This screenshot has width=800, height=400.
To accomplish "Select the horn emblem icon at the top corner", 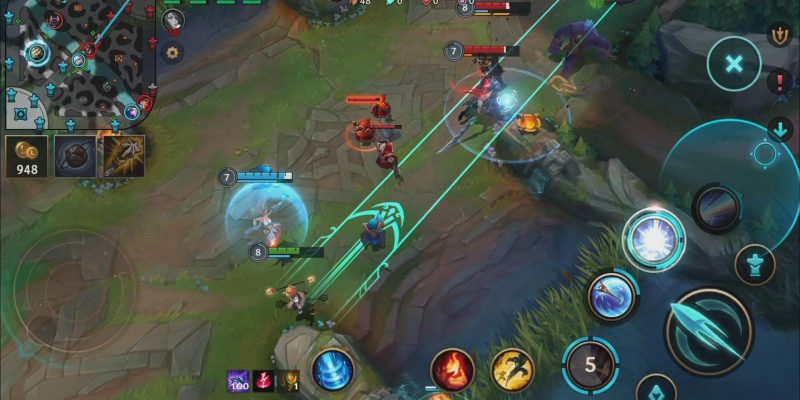I will [780, 35].
